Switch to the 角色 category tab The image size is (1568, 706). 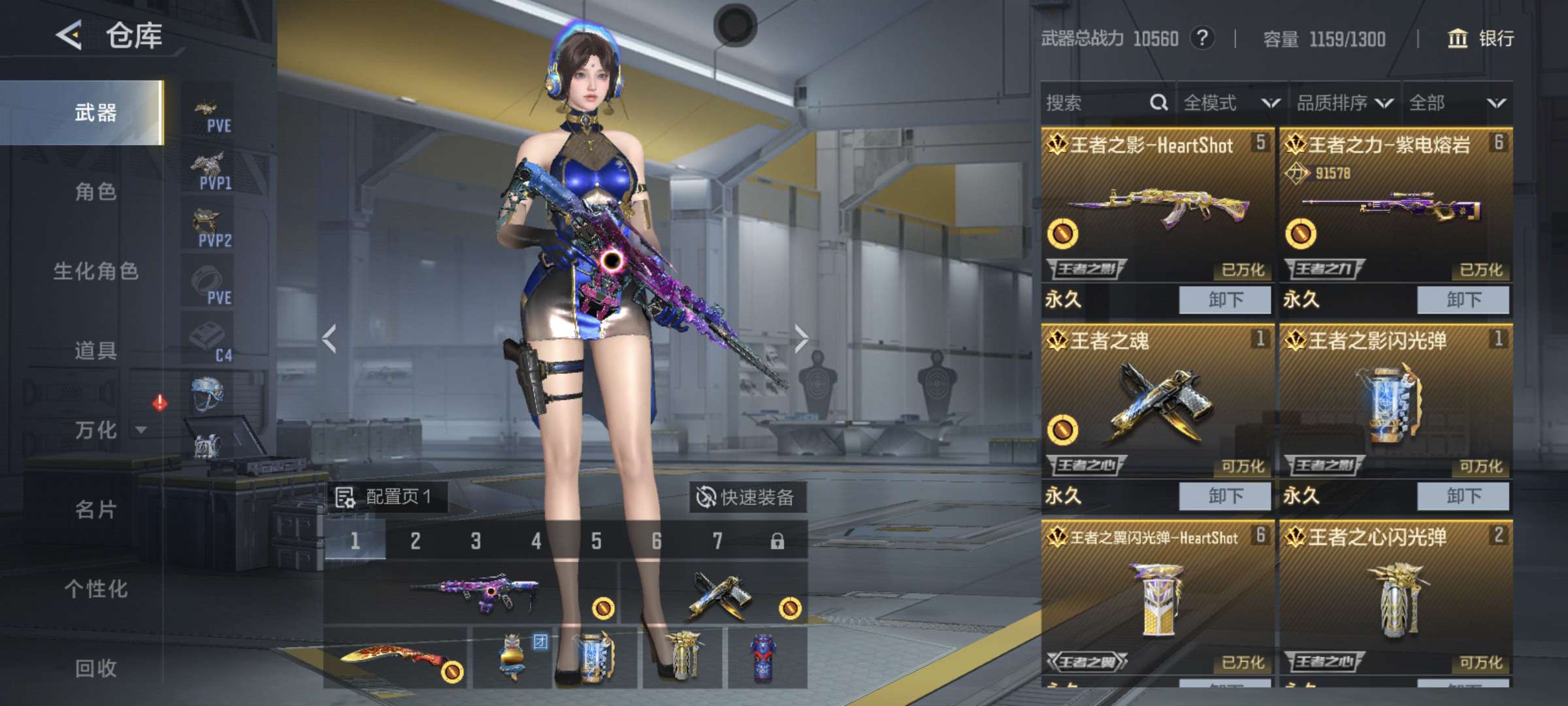coord(95,192)
